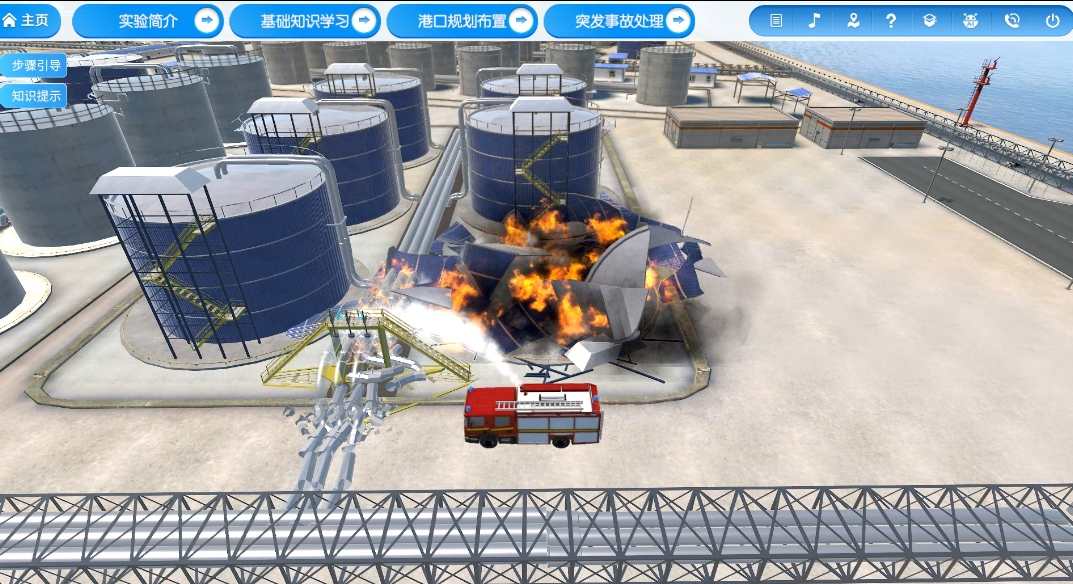Click the phone contact icon
This screenshot has height=584, width=1073.
click(1011, 20)
